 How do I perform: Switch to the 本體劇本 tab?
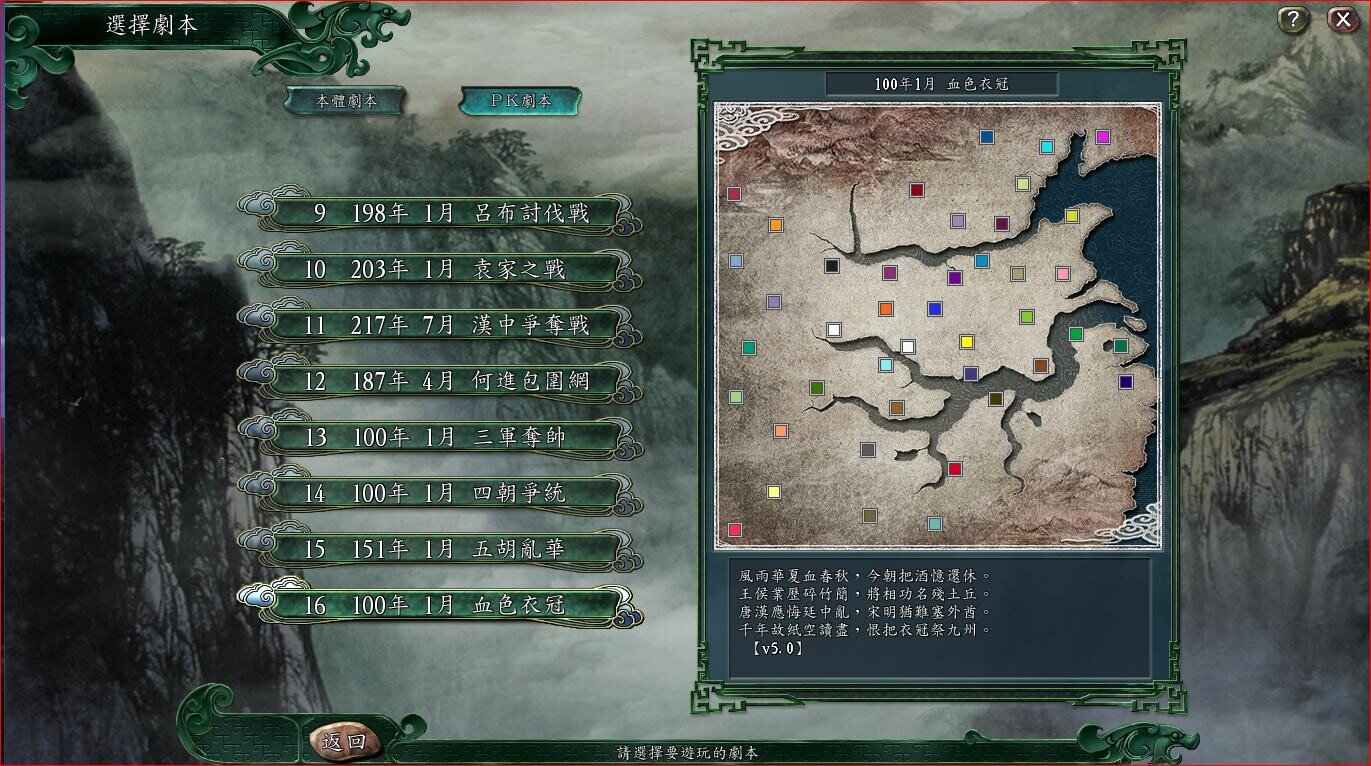click(345, 100)
